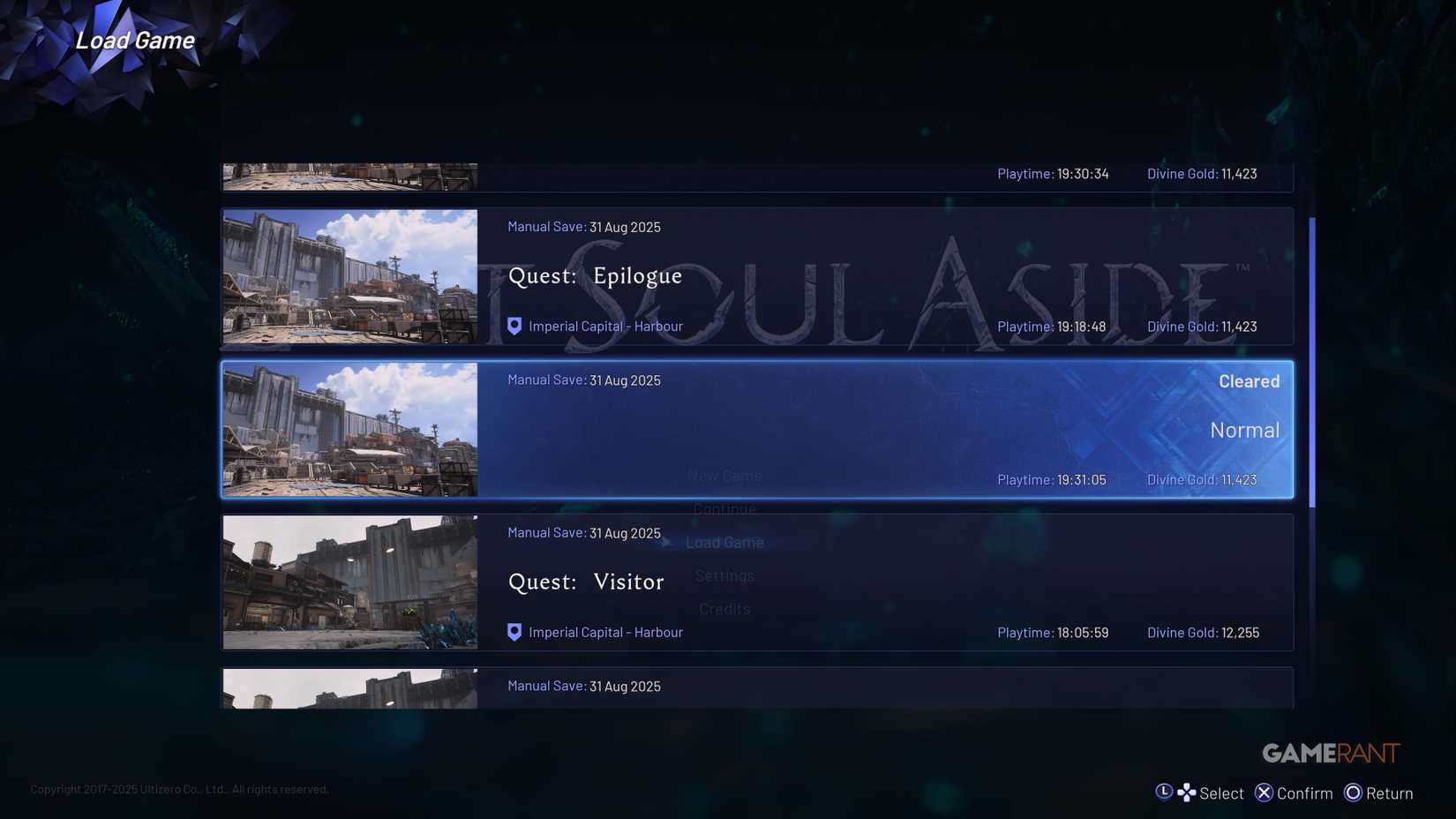The height and width of the screenshot is (819, 1456).
Task: Click the d-pad icon next to Select
Action: click(x=1187, y=792)
